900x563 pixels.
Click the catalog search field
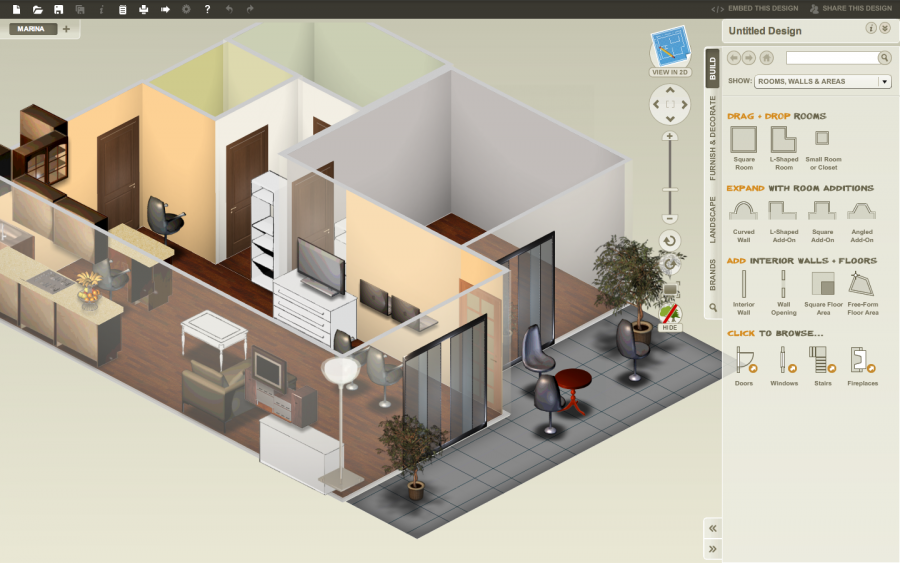point(832,58)
